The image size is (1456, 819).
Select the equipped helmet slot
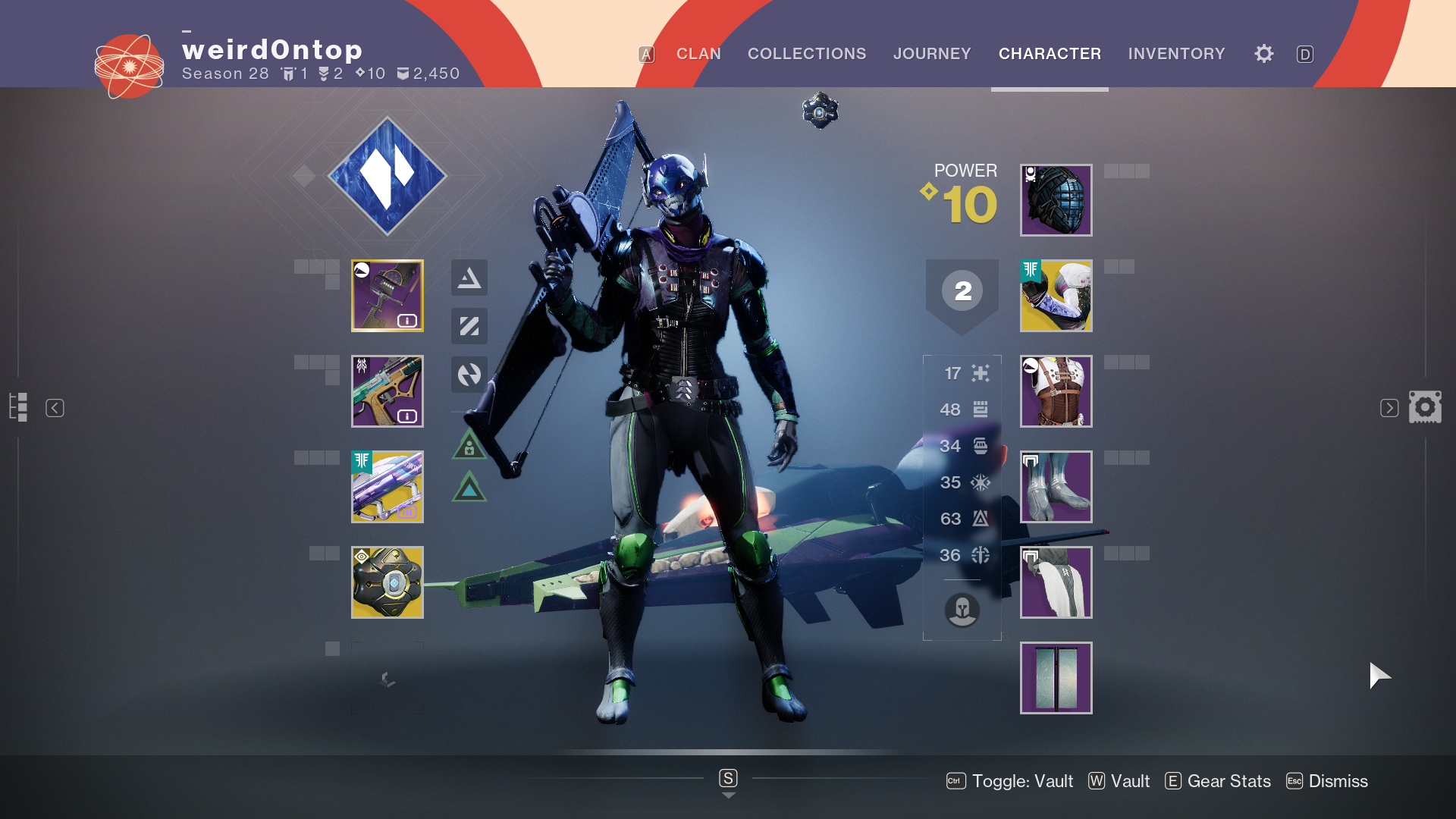point(1056,199)
